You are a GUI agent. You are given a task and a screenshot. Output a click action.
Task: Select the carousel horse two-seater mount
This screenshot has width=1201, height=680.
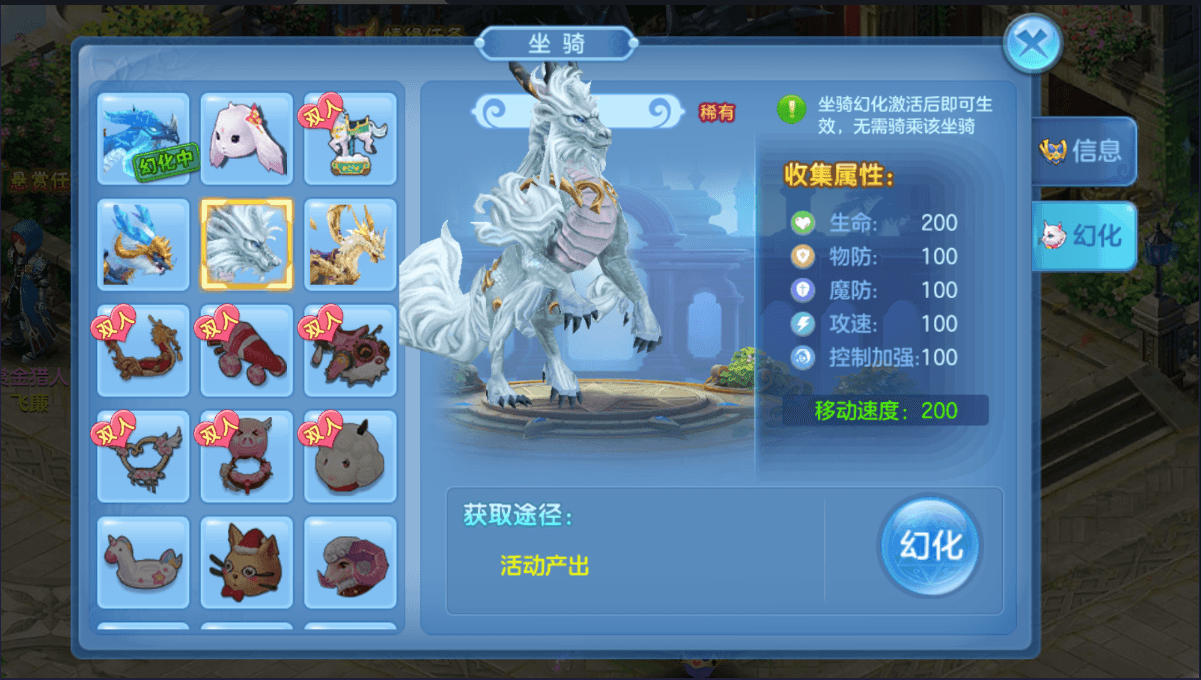(x=350, y=138)
